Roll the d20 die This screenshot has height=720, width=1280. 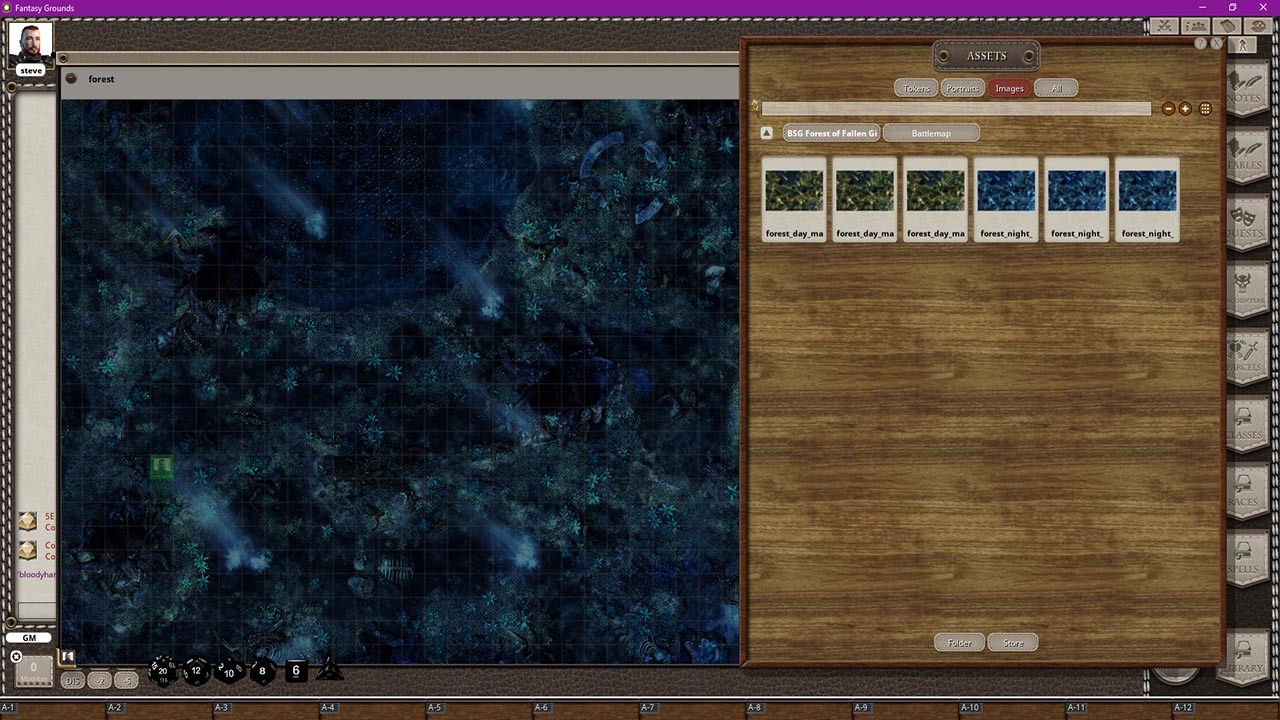tap(160, 671)
